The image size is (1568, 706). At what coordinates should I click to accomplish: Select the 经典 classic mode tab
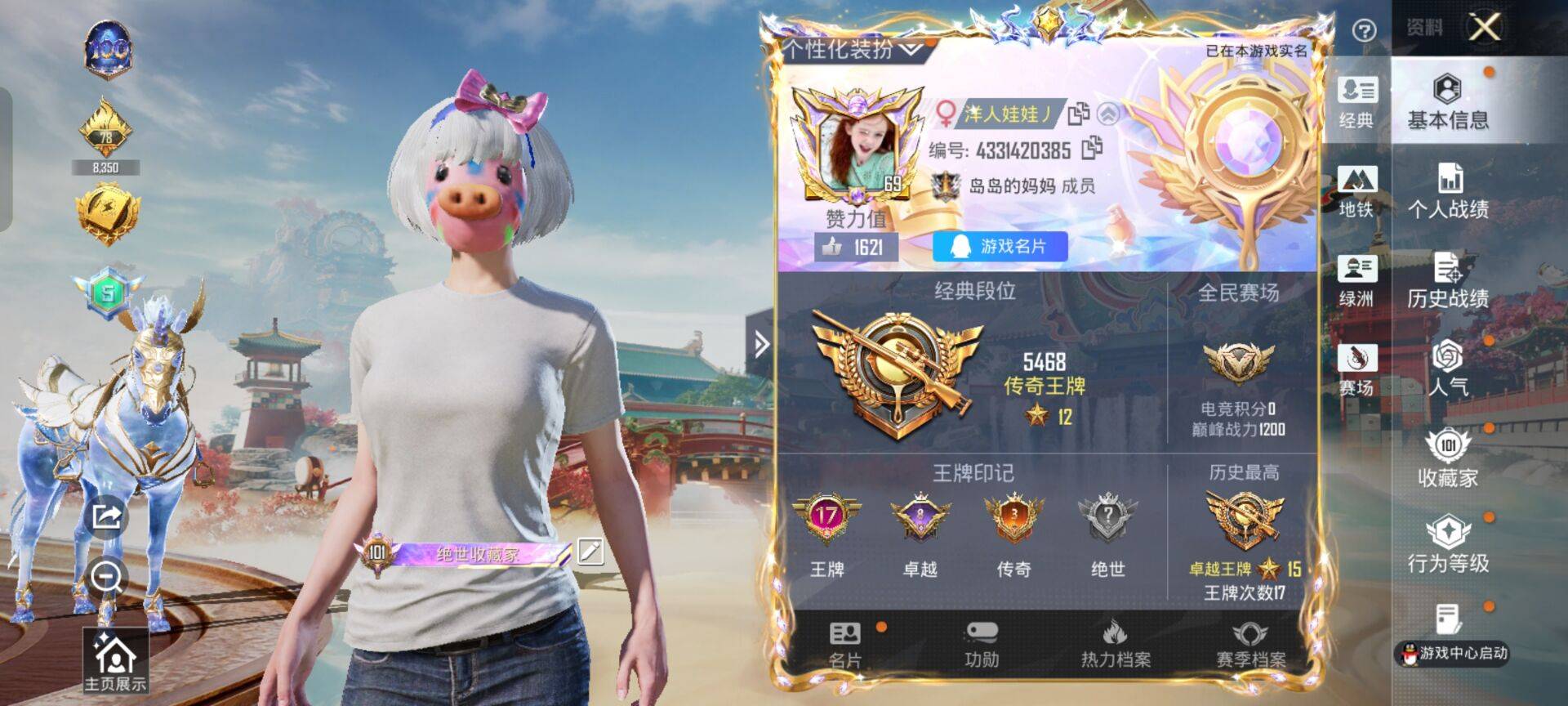1356,101
